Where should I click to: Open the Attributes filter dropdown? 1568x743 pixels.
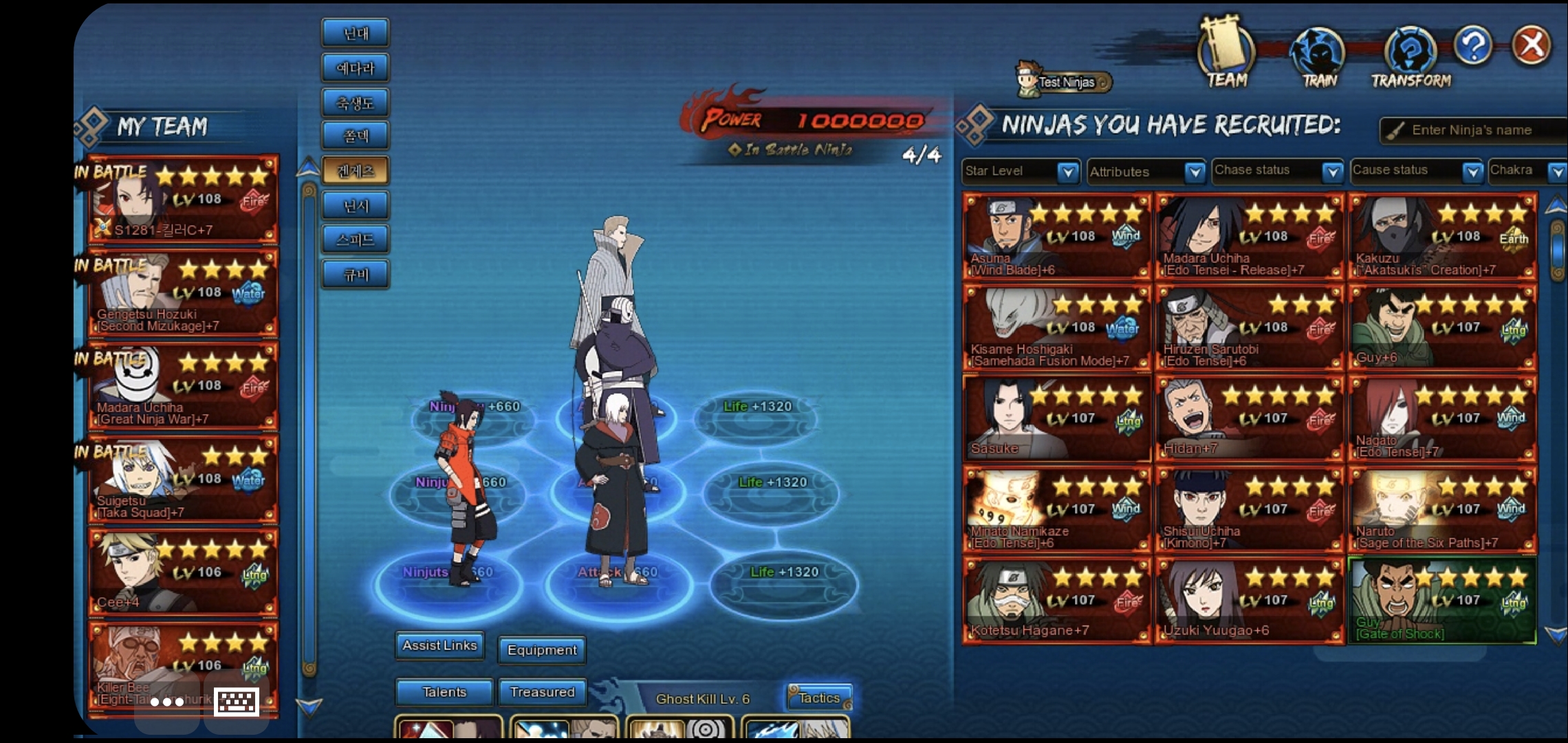pos(1195,171)
